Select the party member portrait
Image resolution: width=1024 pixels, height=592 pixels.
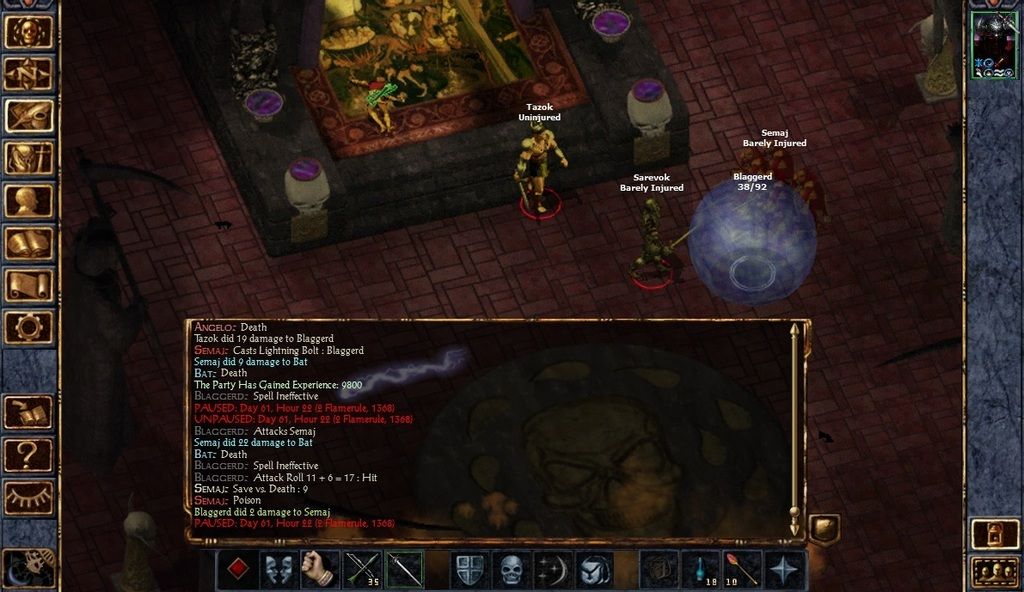(x=994, y=45)
